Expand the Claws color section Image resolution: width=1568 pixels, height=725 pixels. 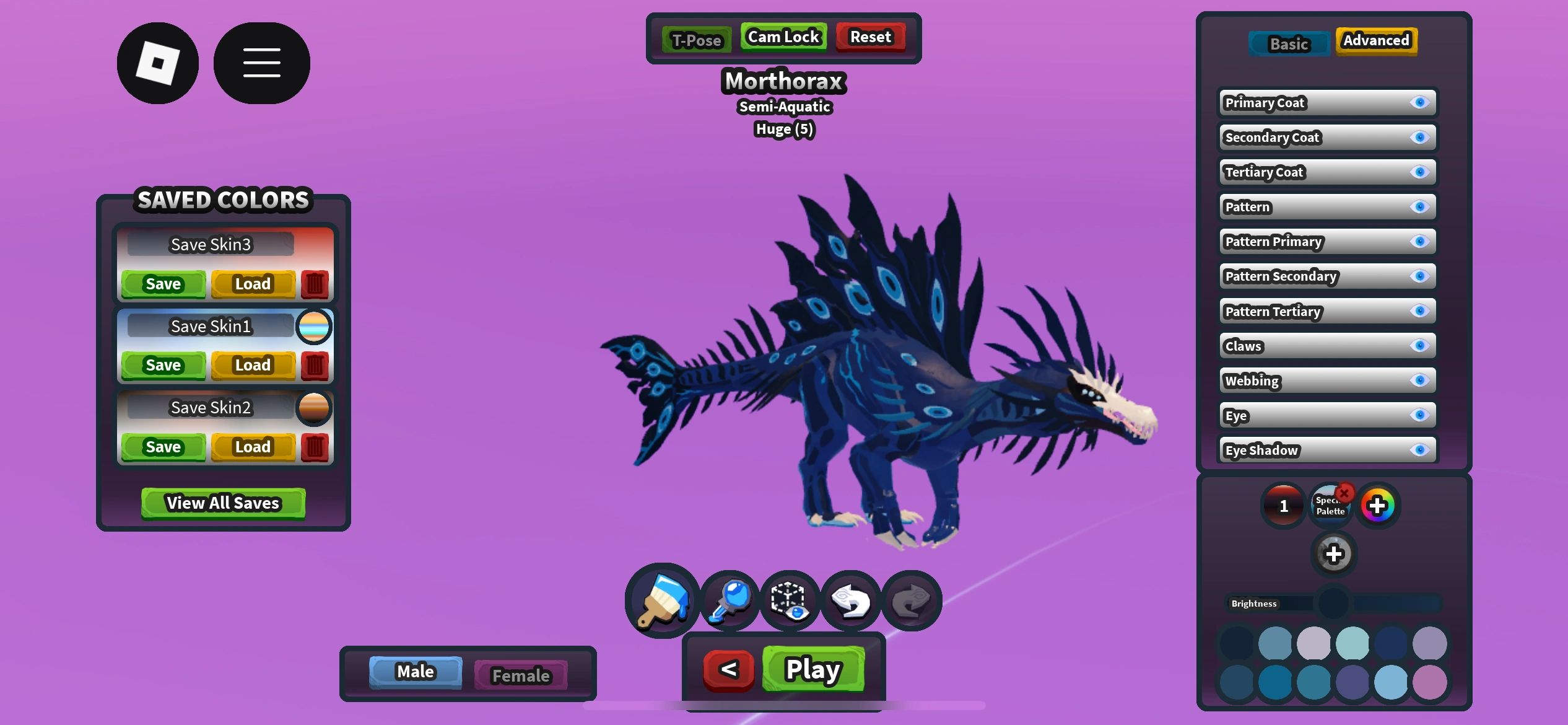[x=1300, y=346]
